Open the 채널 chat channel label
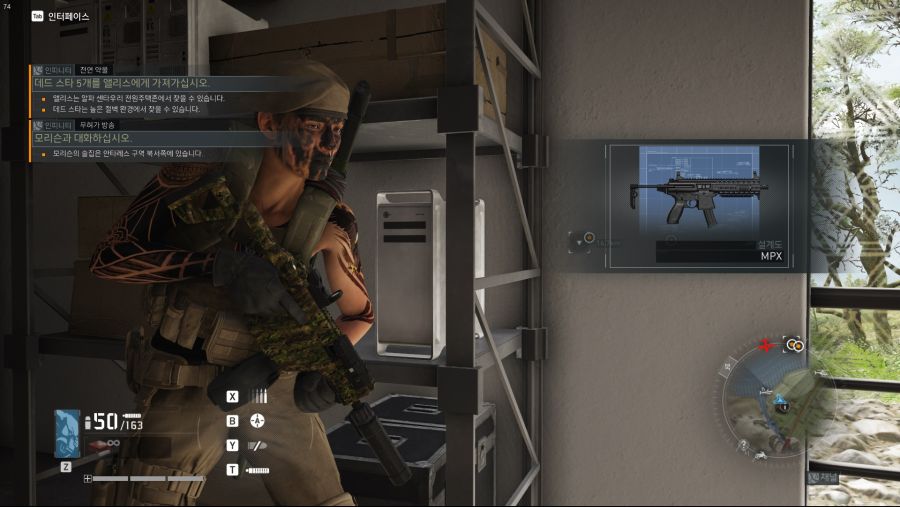The image size is (900, 507). (x=829, y=478)
